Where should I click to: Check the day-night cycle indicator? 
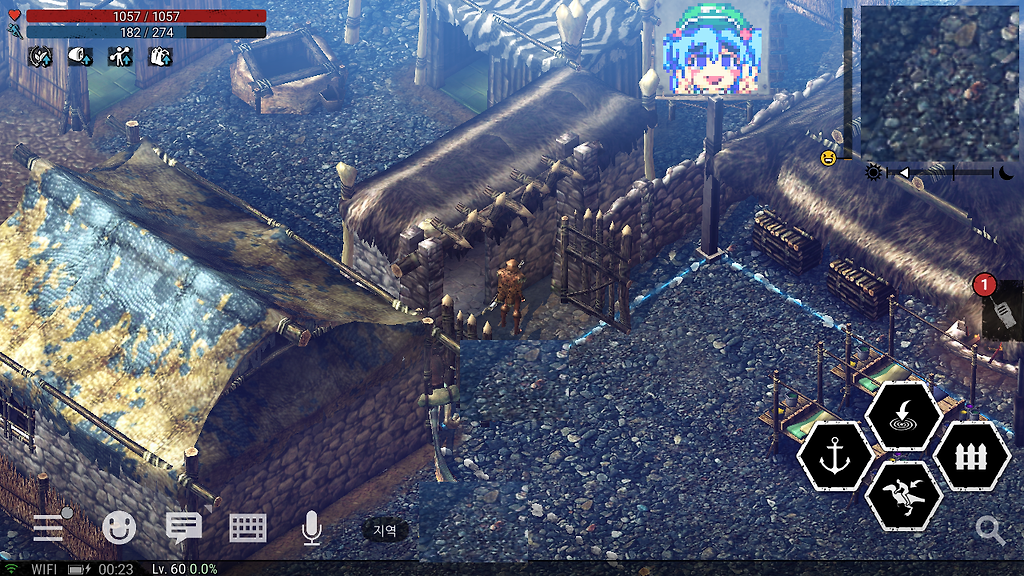[940, 172]
